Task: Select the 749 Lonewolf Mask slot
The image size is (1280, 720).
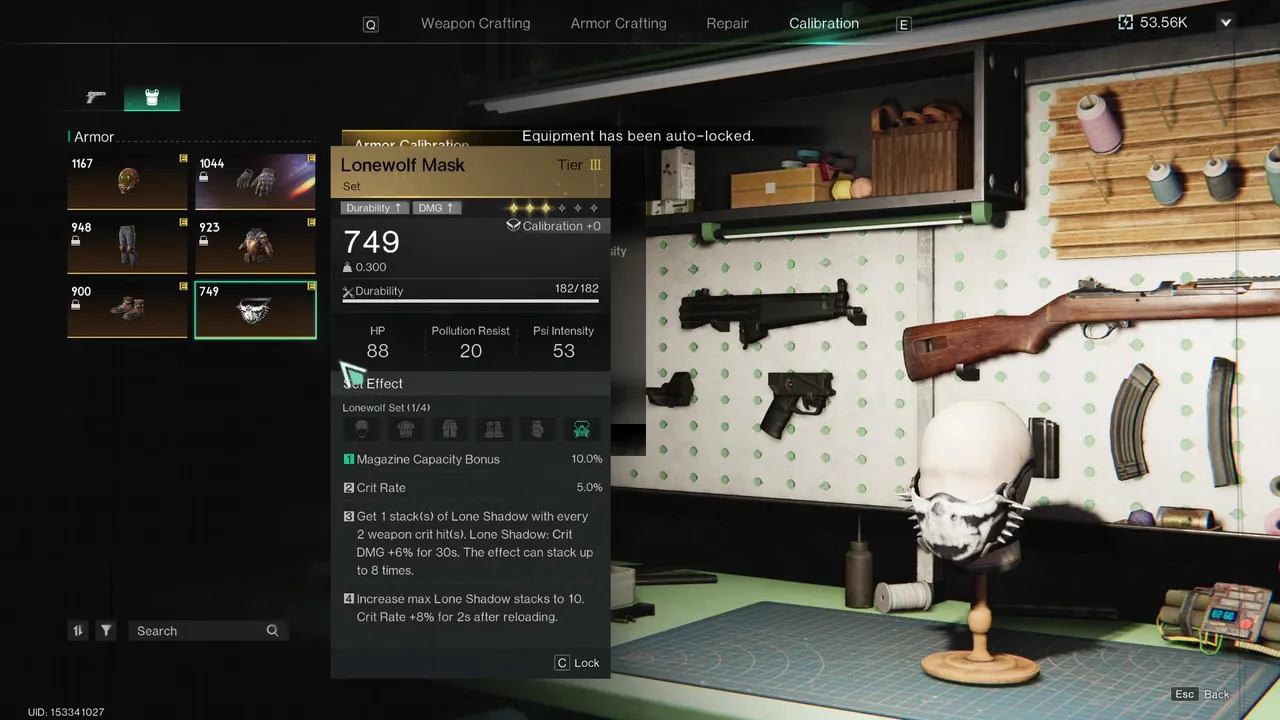Action: click(x=255, y=309)
